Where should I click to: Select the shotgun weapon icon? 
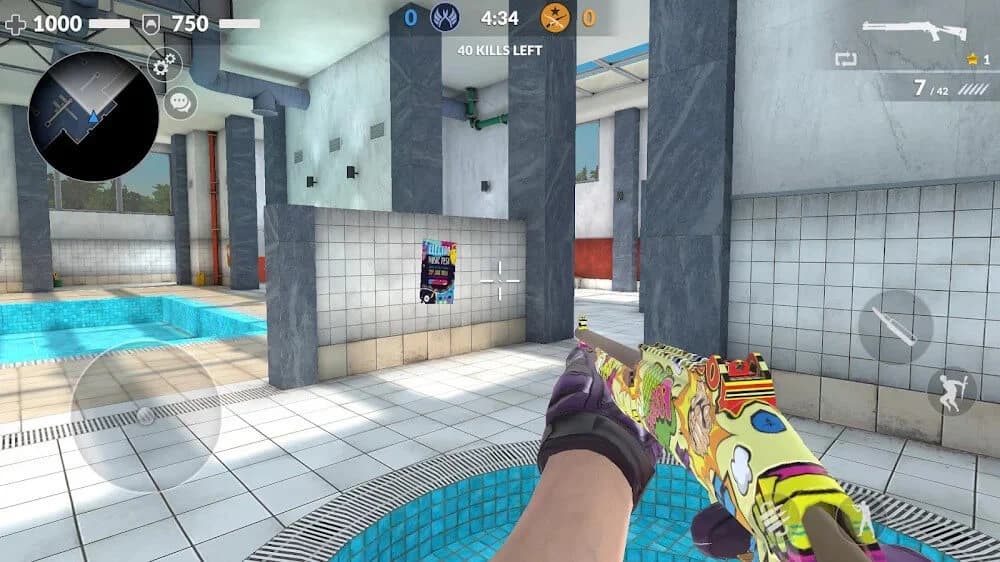click(x=915, y=30)
